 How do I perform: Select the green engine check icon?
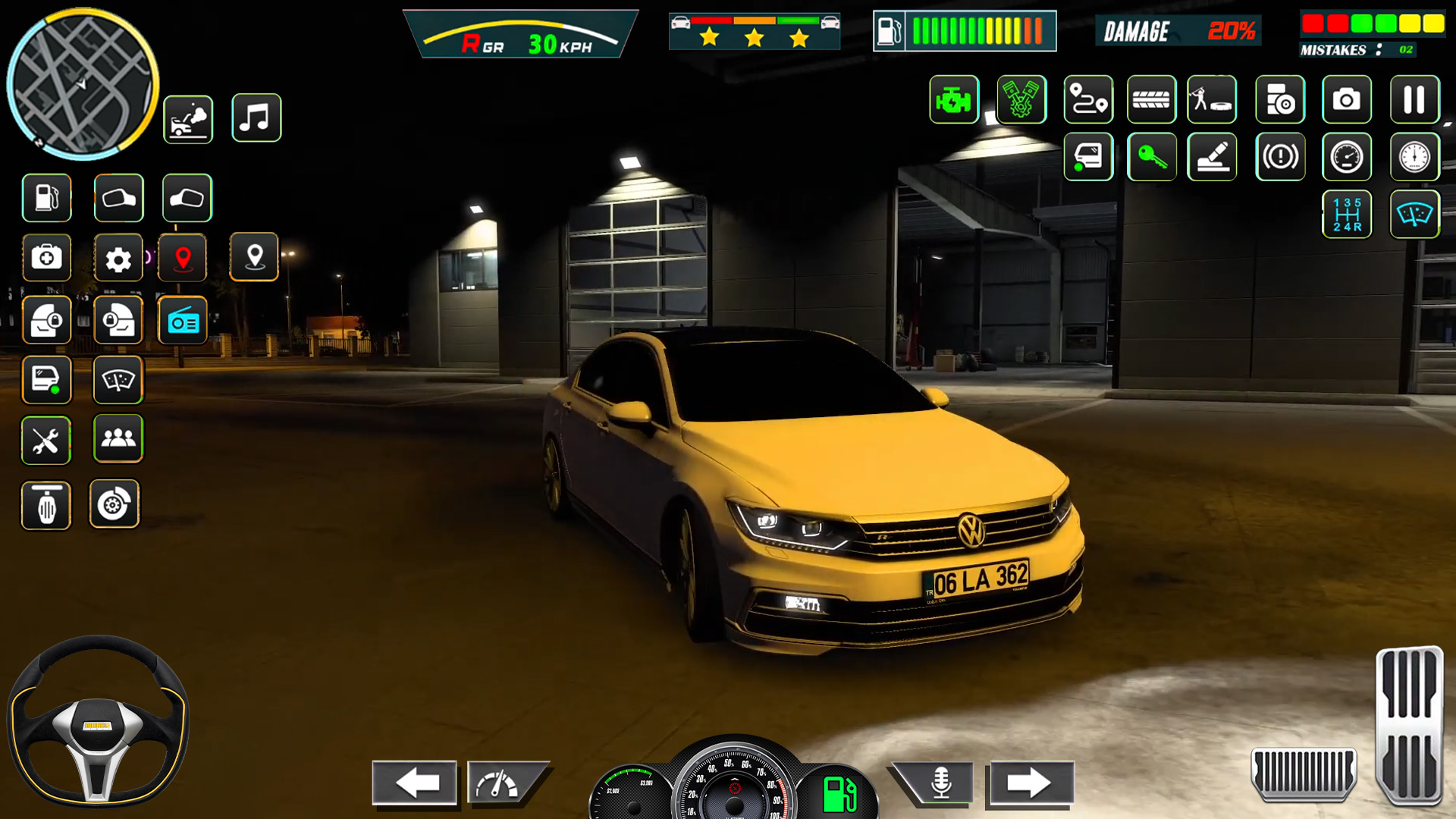coord(952,99)
